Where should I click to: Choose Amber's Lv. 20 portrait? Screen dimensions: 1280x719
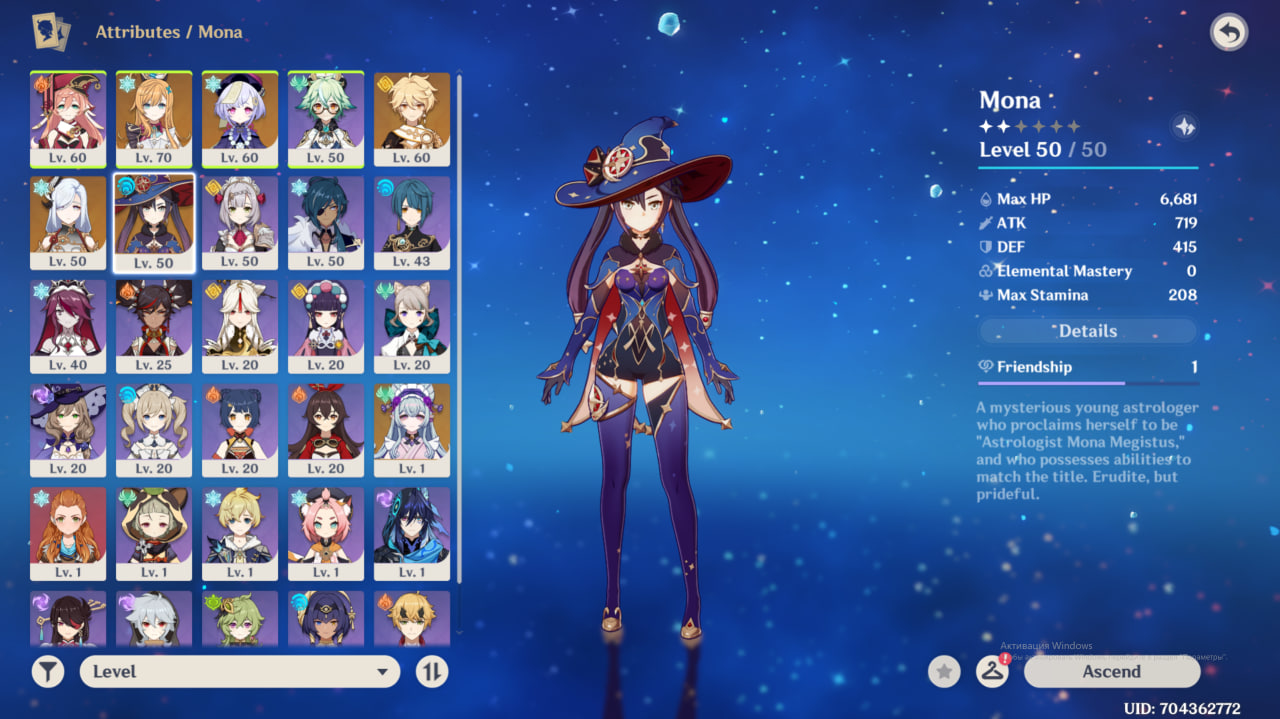point(326,431)
